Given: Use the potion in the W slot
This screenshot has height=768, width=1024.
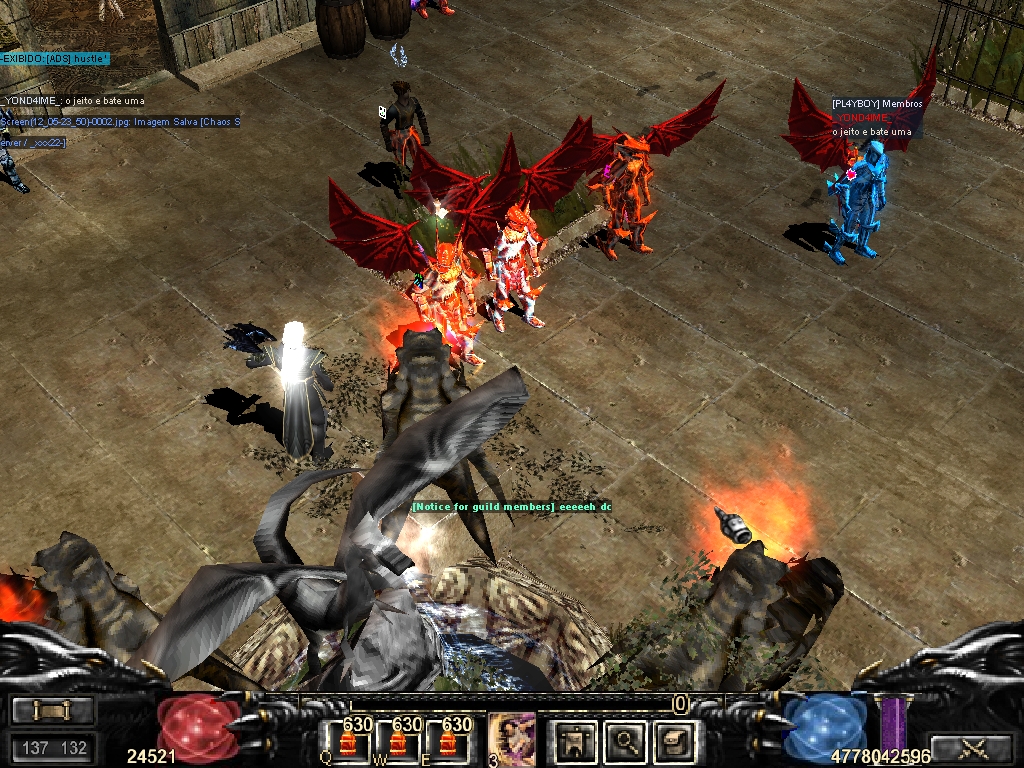Looking at the screenshot, I should click(398, 743).
